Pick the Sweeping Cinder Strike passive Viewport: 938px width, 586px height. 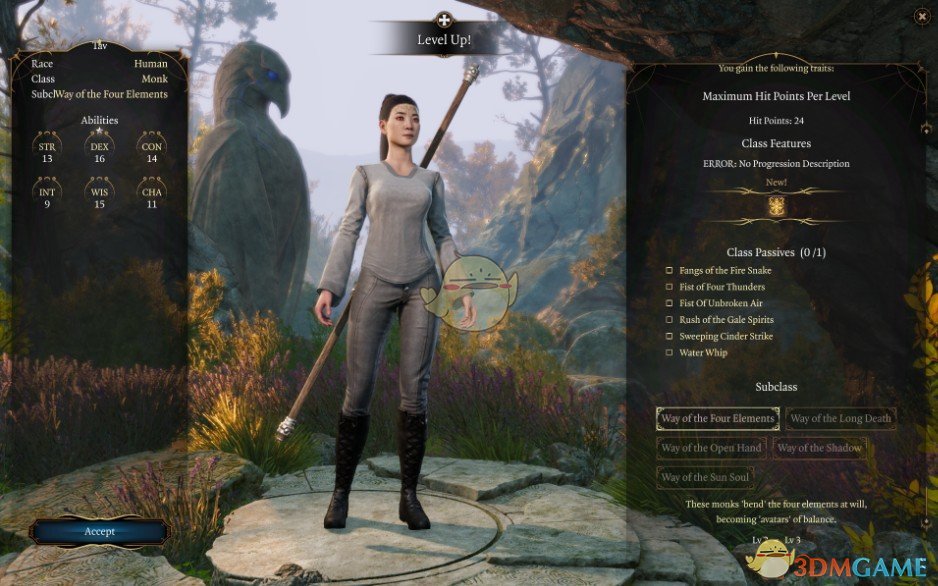(670, 336)
